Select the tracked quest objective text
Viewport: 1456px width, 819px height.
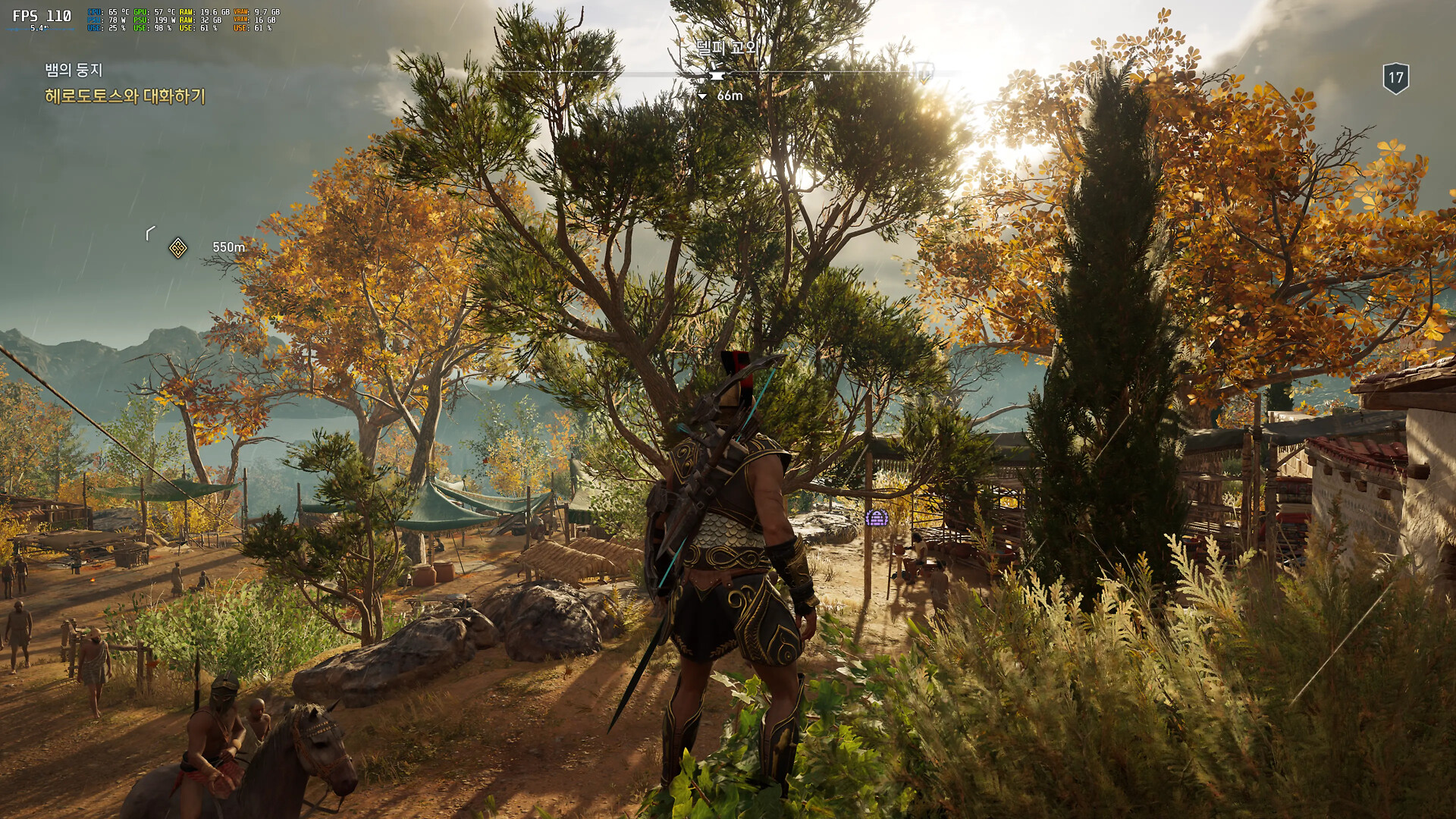tap(125, 96)
